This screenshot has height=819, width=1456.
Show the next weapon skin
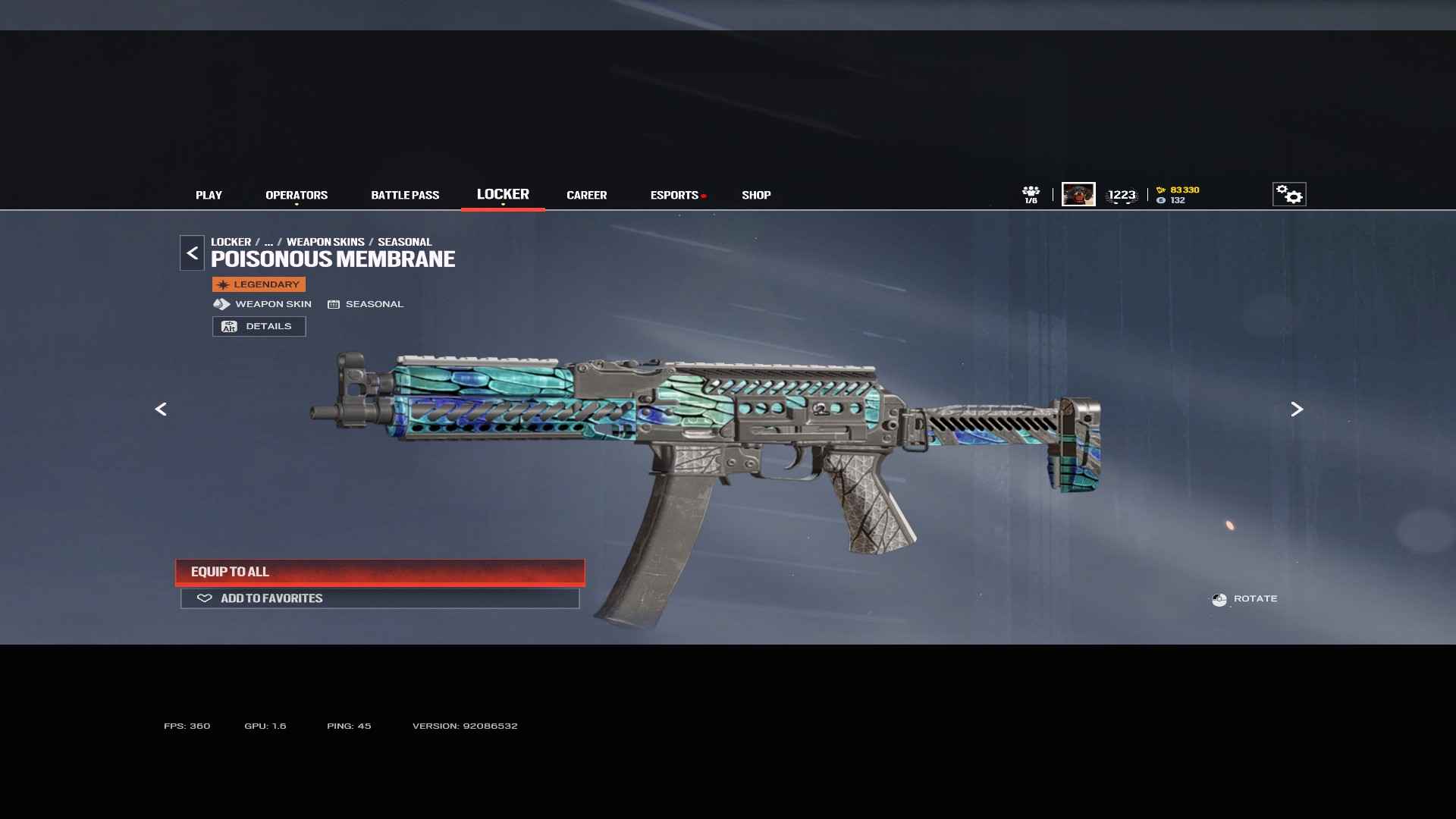coord(1297,409)
